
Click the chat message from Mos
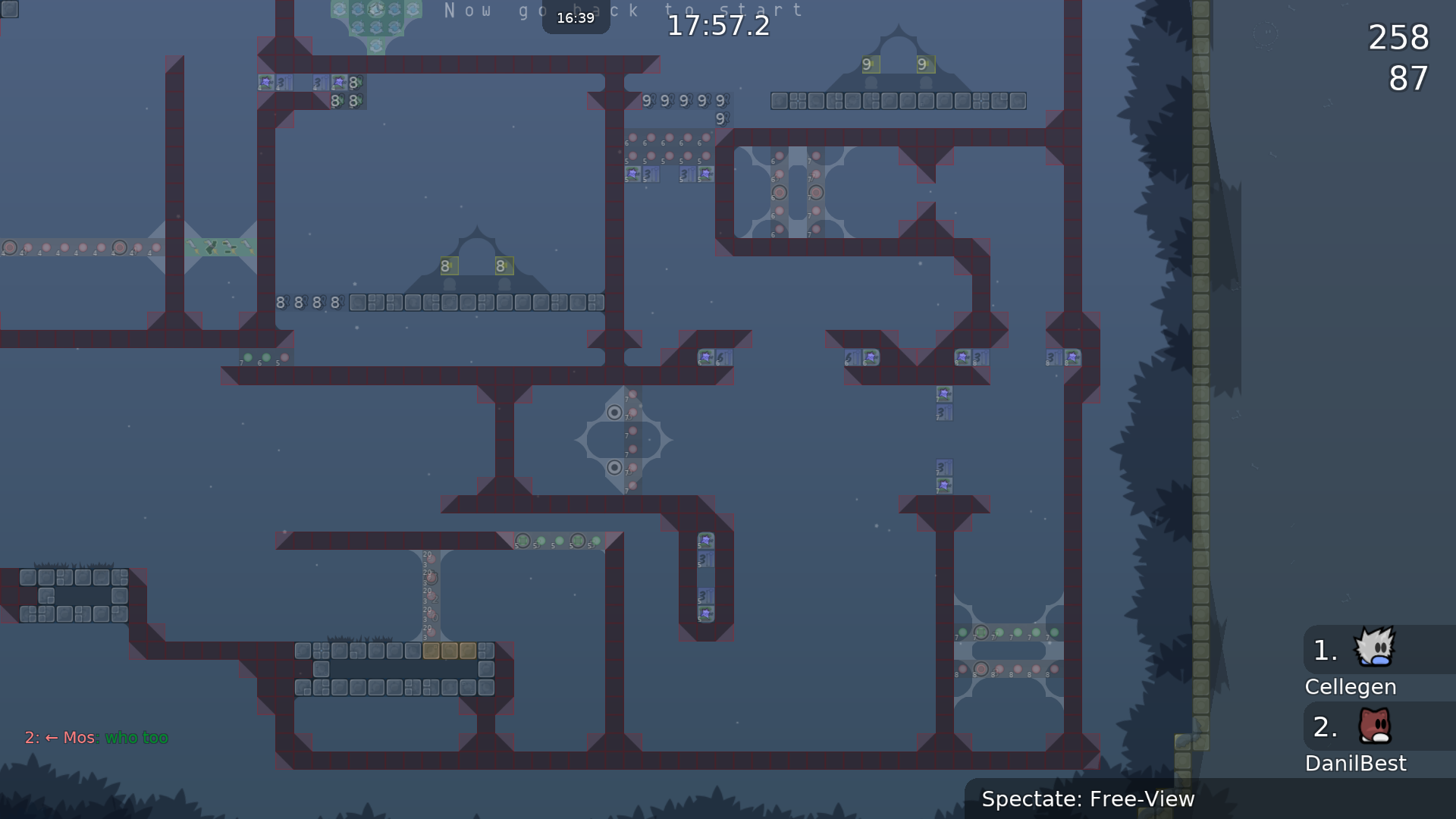[x=97, y=737]
